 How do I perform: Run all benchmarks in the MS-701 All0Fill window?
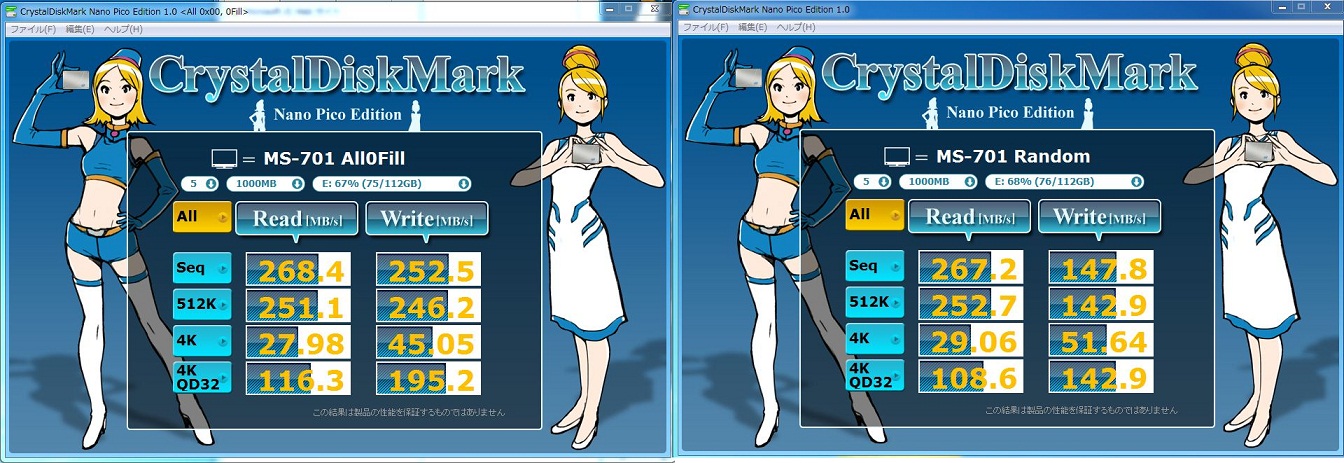[202, 217]
